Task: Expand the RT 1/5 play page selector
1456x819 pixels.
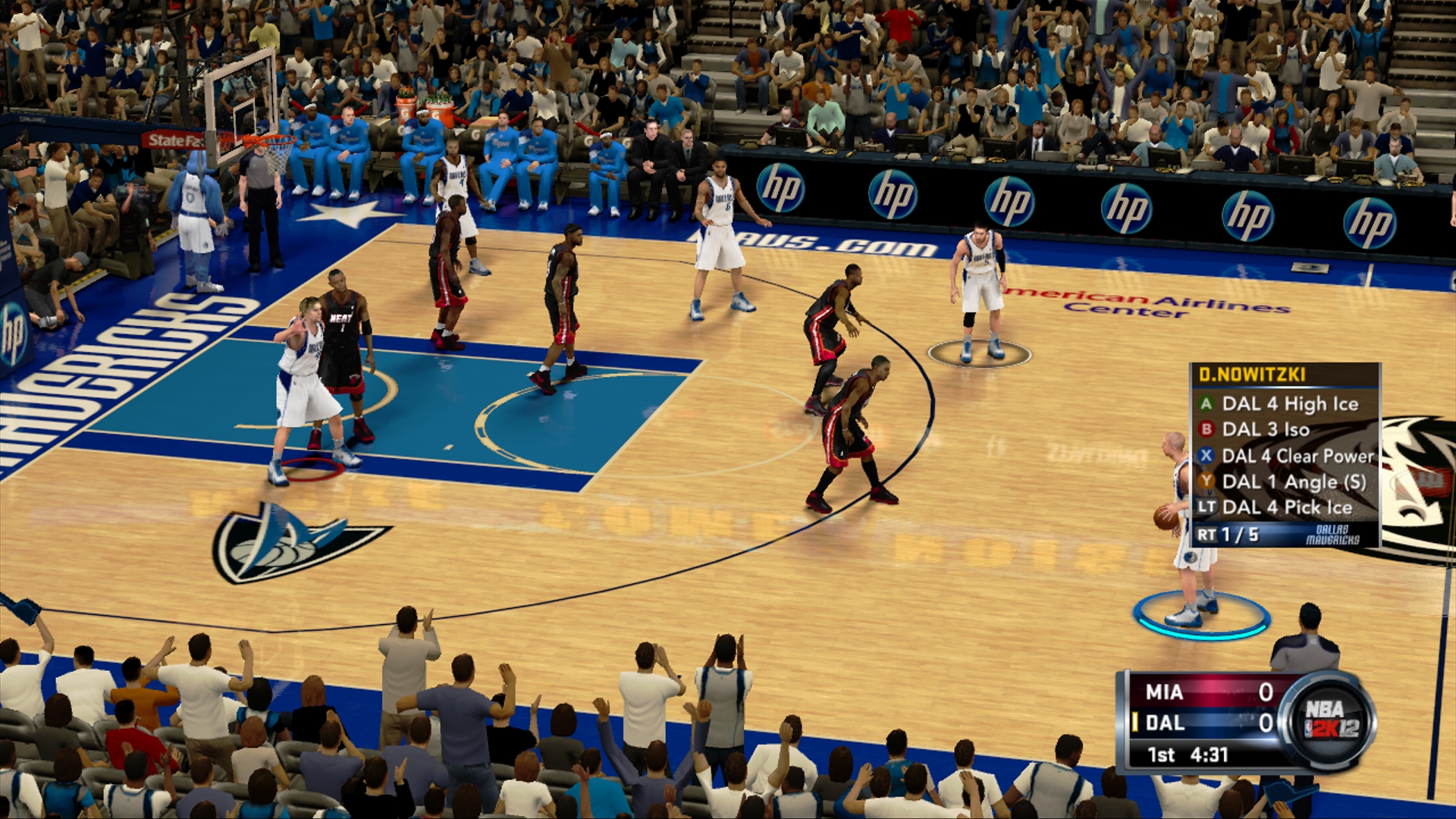Action: [x=1235, y=532]
